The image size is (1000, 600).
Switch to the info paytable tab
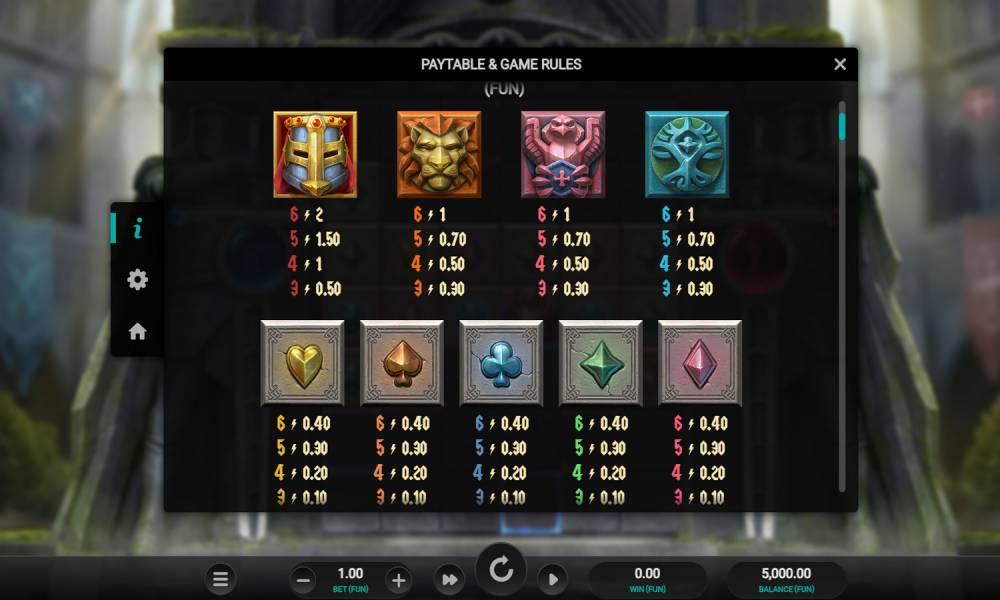(x=138, y=229)
